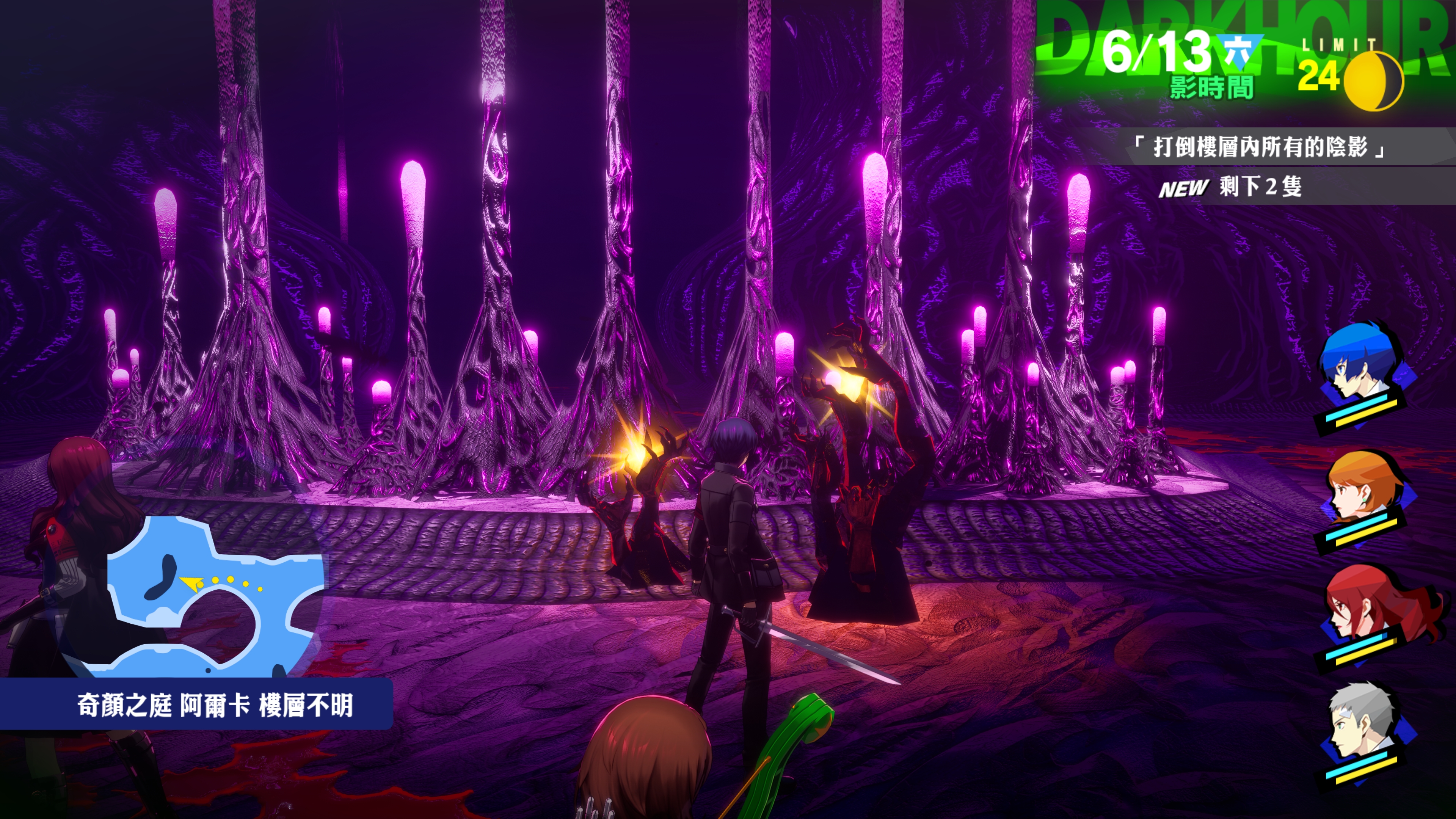
Task: Select the red-haired party member portrait
Action: [x=1362, y=607]
